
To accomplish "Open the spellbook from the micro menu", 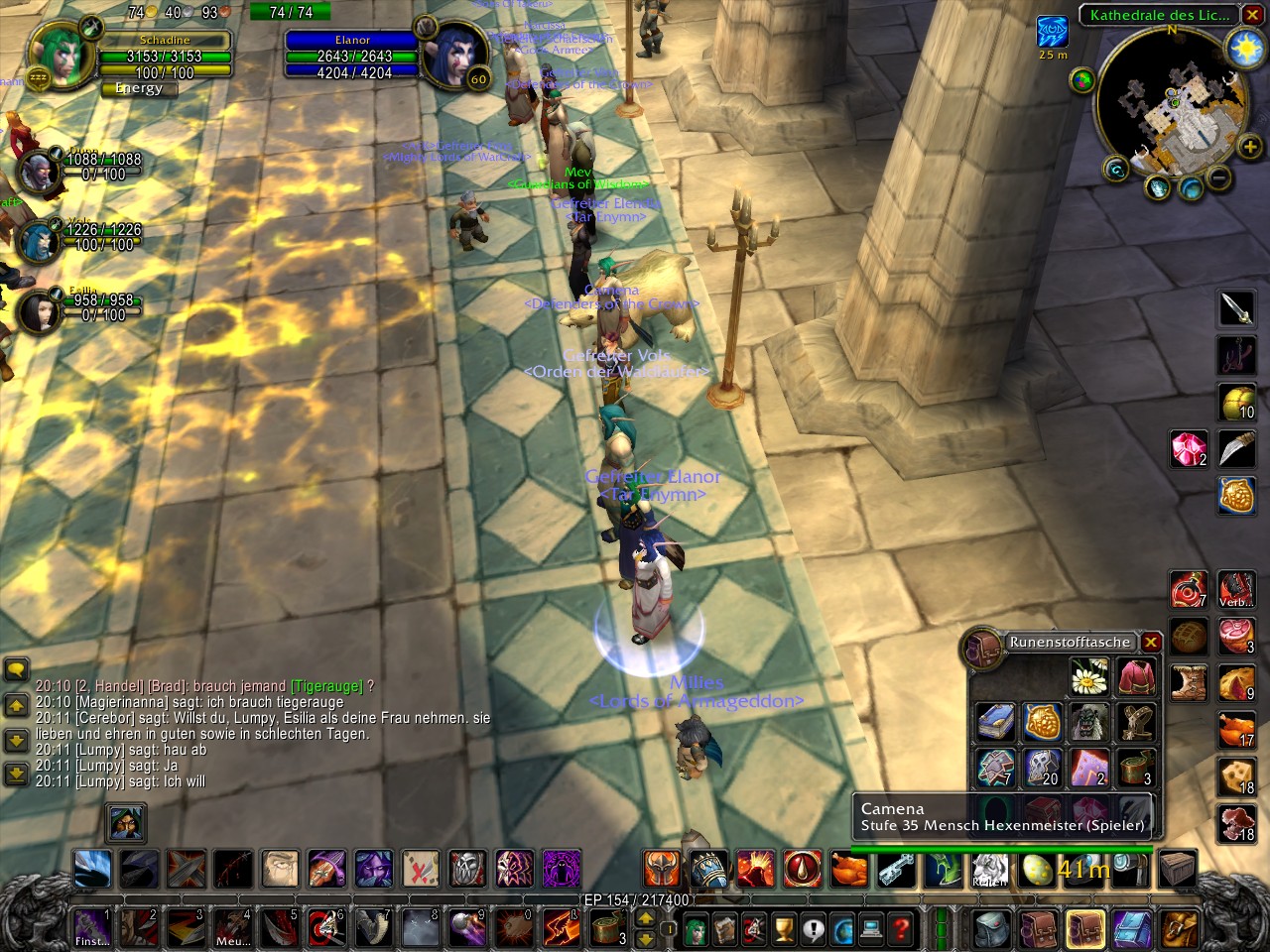I will pos(725,929).
